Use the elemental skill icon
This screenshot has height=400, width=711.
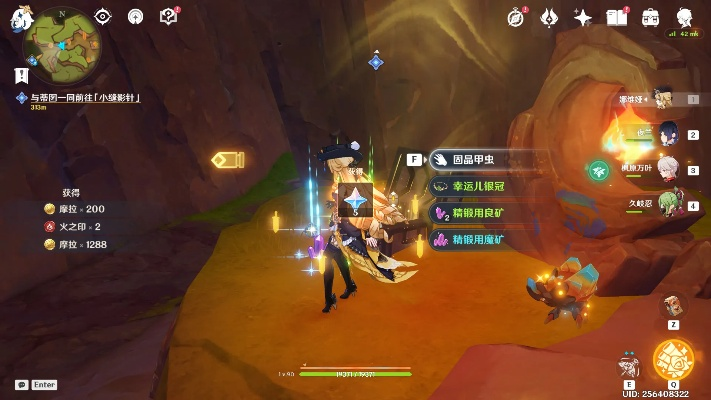[629, 364]
